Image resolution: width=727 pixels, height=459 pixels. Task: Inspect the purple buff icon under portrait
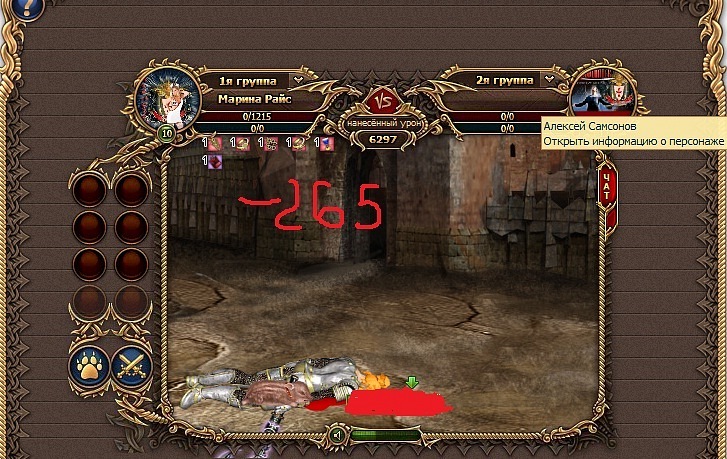click(x=215, y=160)
